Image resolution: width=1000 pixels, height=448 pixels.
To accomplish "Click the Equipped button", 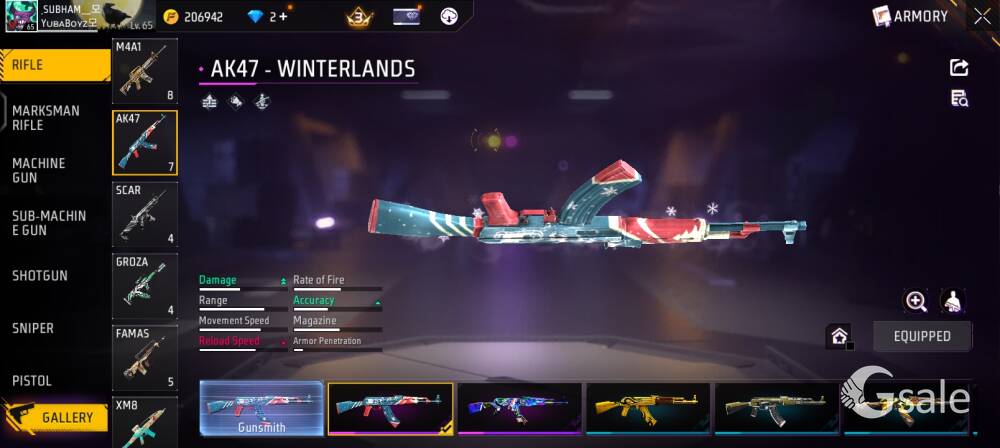I will pyautogui.click(x=922, y=336).
